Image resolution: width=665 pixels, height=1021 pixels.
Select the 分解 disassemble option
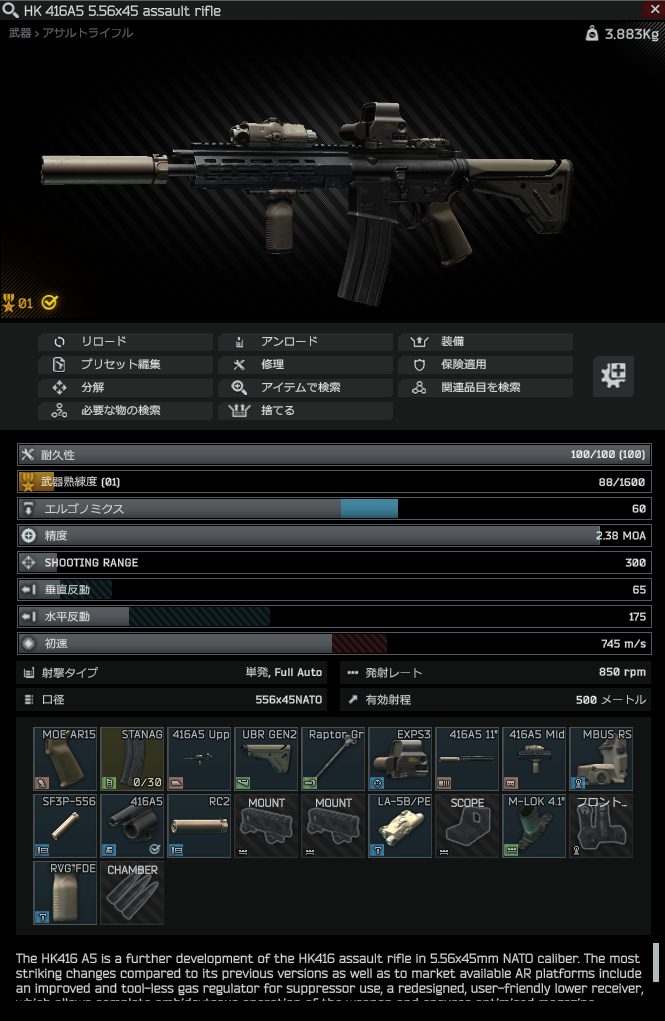(126, 388)
